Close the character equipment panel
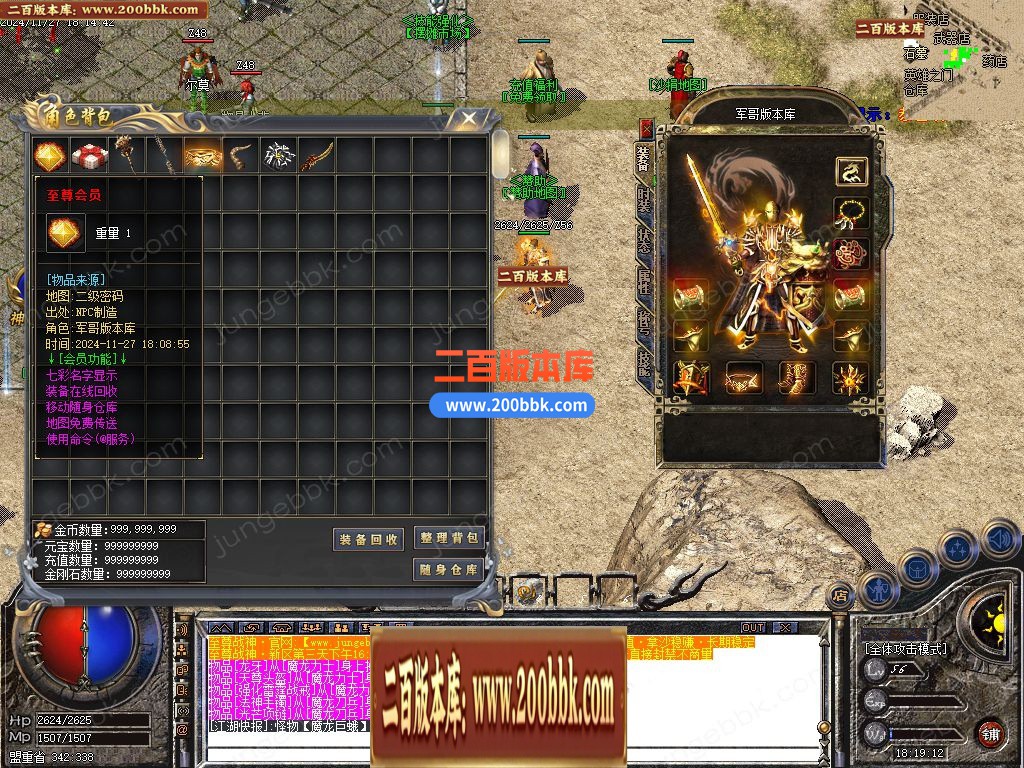Image resolution: width=1024 pixels, height=768 pixels. [646, 128]
